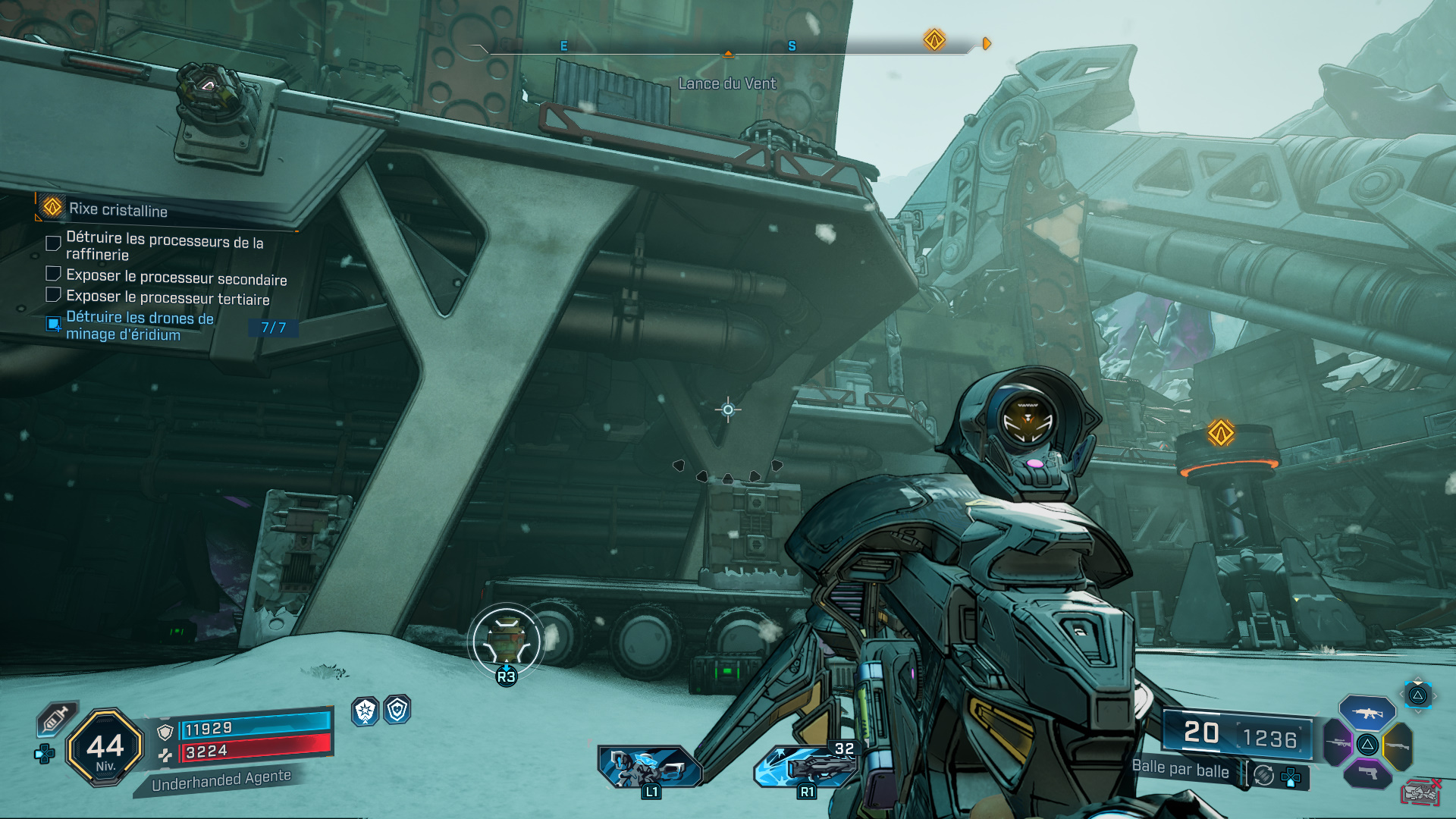Toggle the 'Balle par balle' fire mode icon
1456x819 pixels.
[x=1263, y=774]
